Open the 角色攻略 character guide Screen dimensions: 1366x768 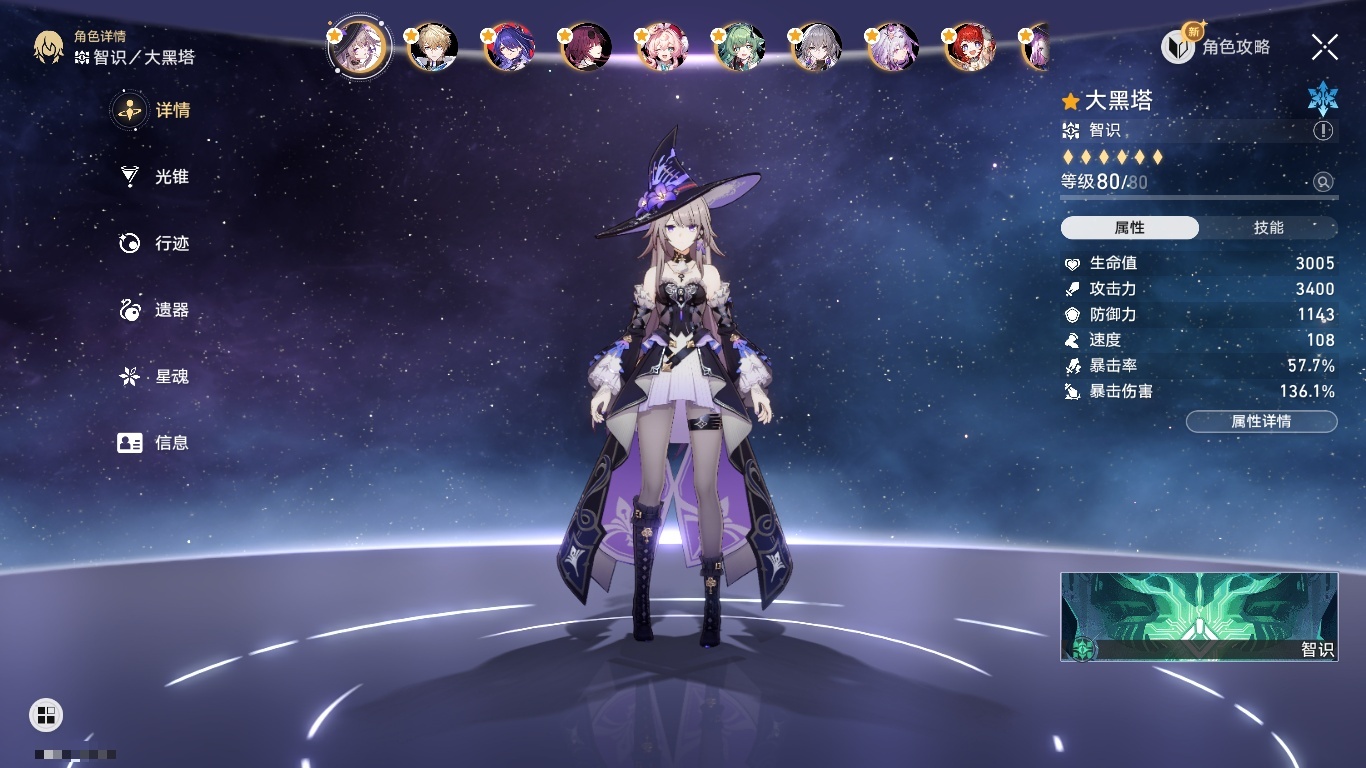tap(1217, 47)
